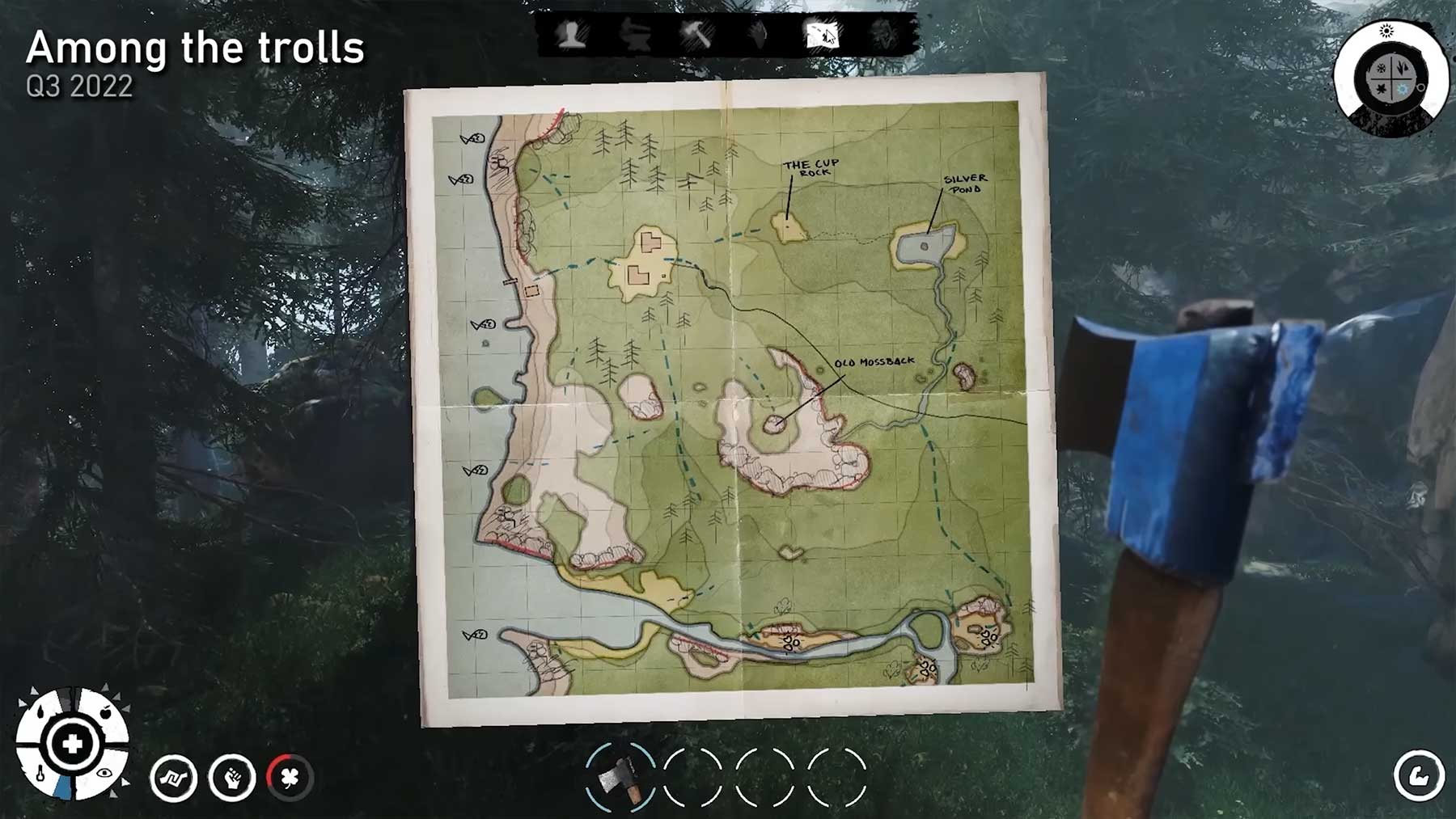Click the health cross status wheel
1456x819 pixels.
point(72,744)
